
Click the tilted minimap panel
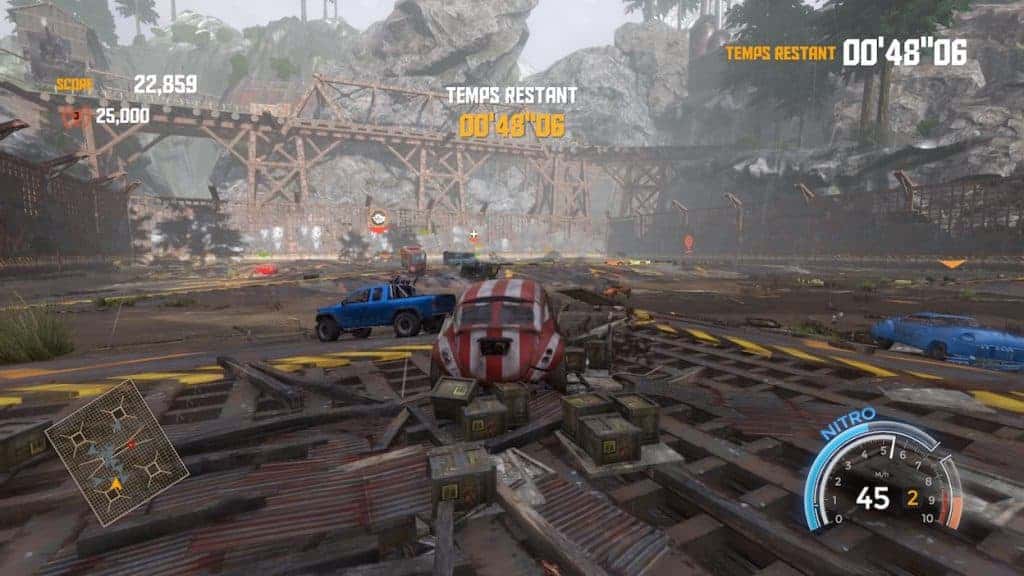pyautogui.click(x=117, y=451)
